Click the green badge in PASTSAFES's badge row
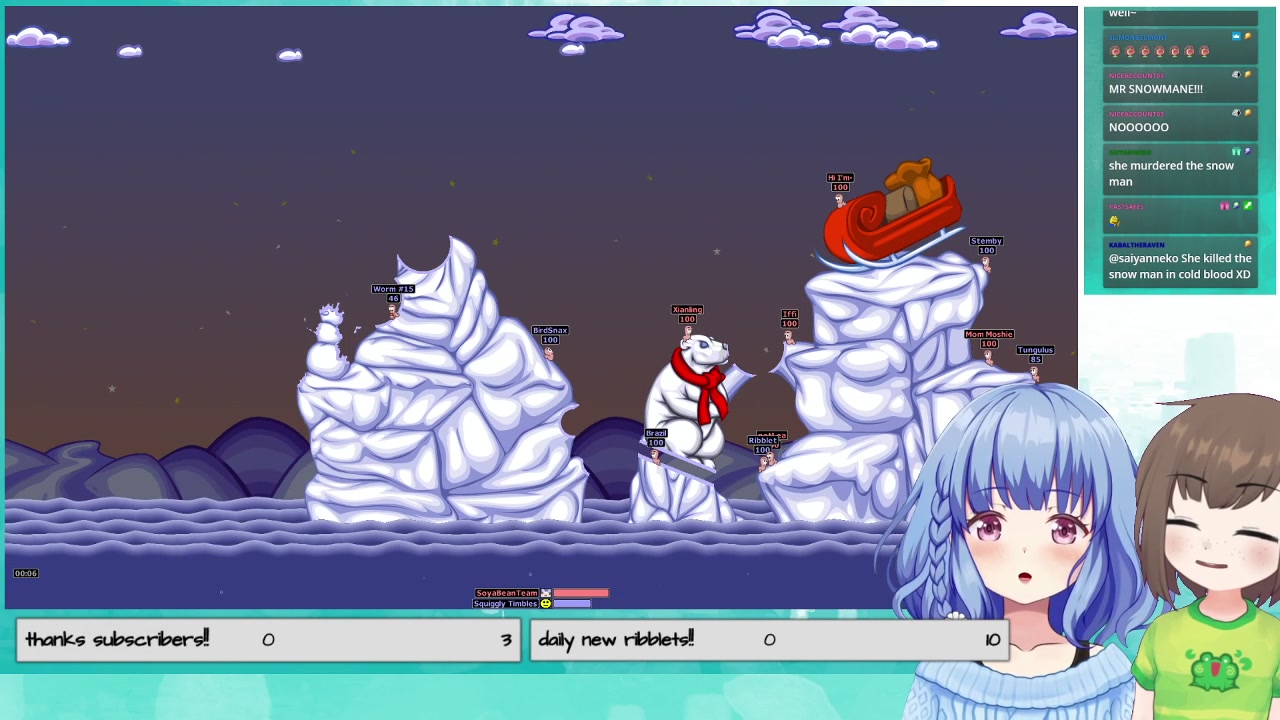1280x720 pixels. [x=1248, y=205]
